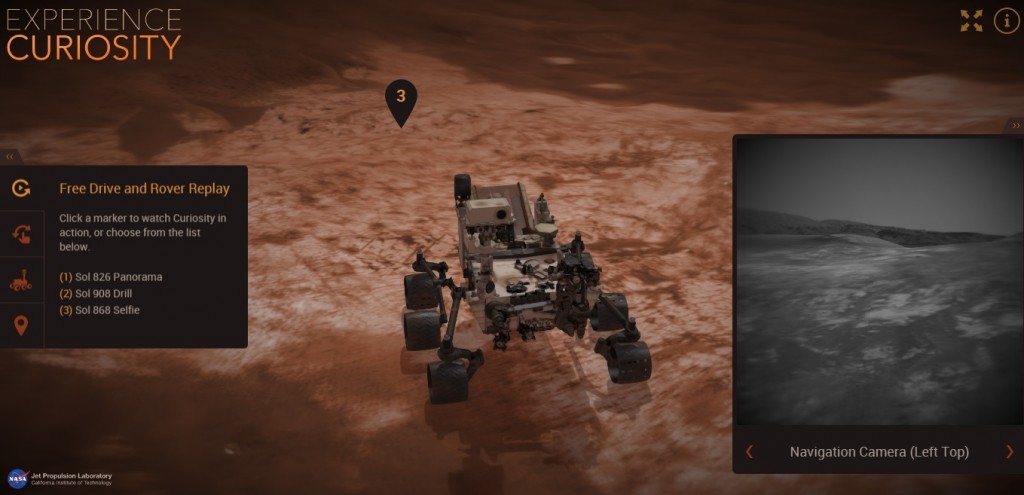1024x495 pixels.
Task: Choose Sol 826 Panorama from the list
Action: pos(110,277)
